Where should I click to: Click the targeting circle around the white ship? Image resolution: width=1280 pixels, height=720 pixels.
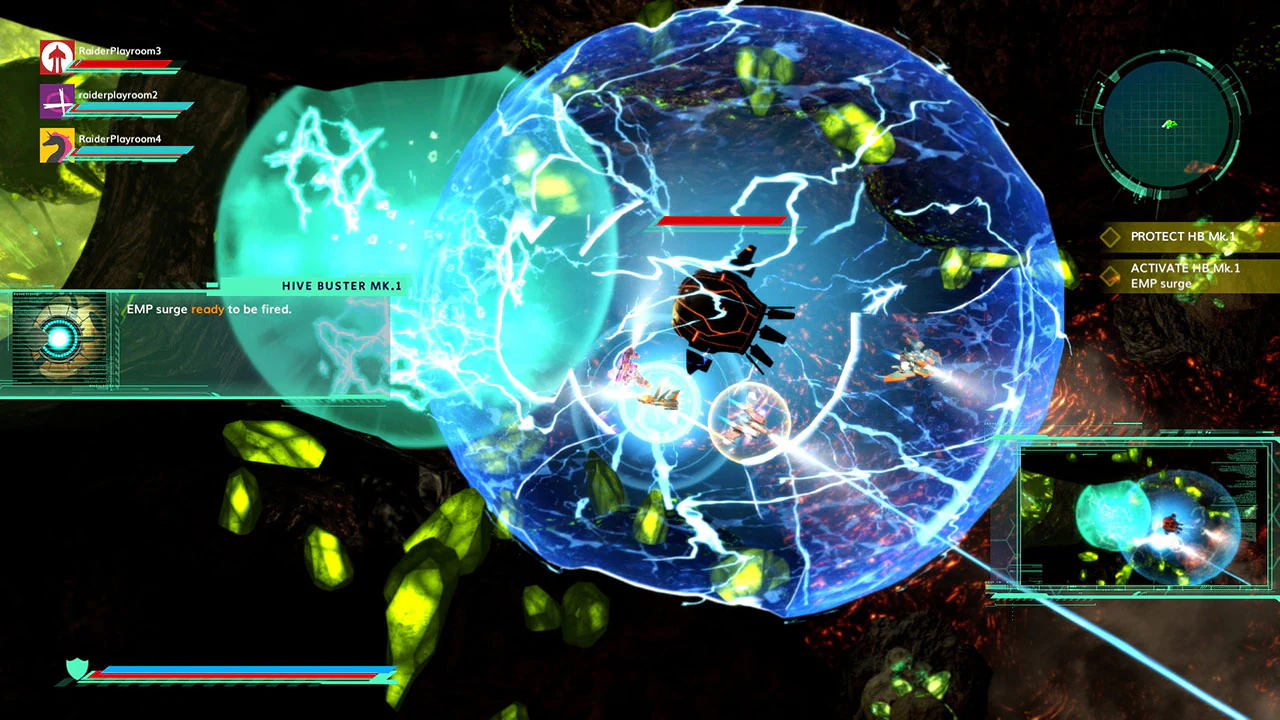(x=750, y=425)
